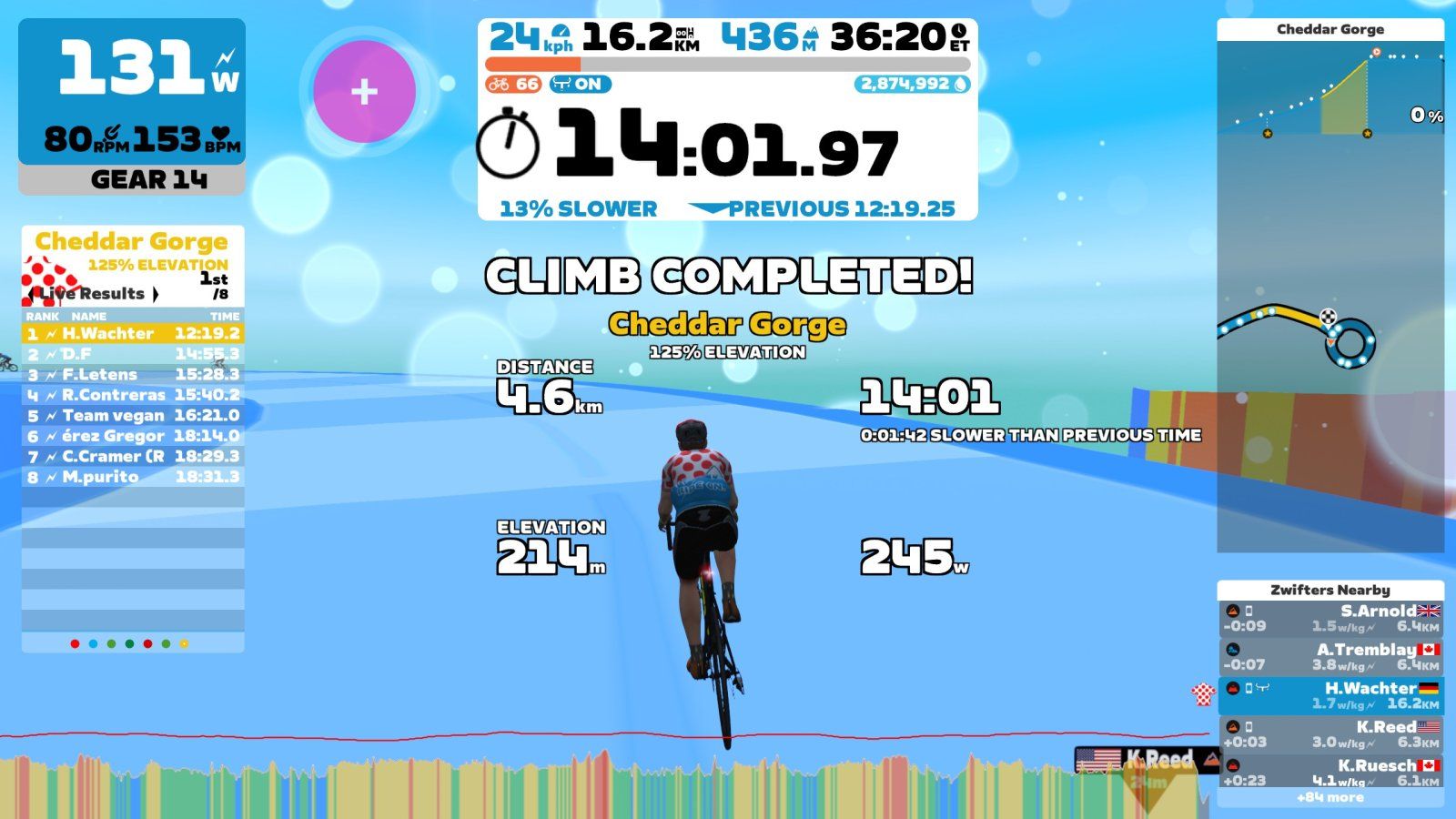
Task: Select S.Arnold in Zwifters Nearby
Action: (1330, 619)
